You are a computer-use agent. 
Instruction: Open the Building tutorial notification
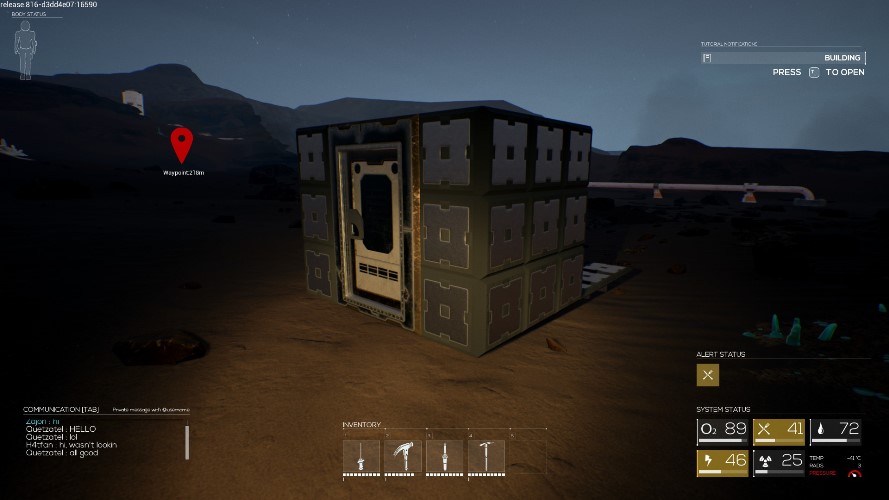pos(782,58)
